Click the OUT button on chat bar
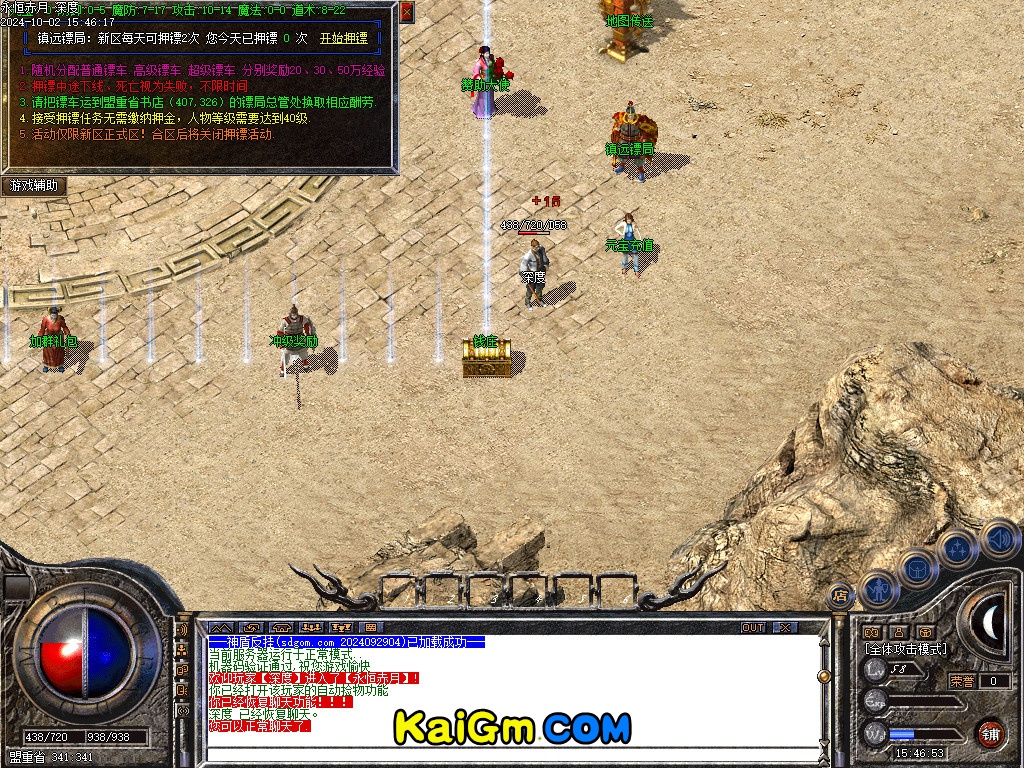The image size is (1024, 768). [x=752, y=628]
